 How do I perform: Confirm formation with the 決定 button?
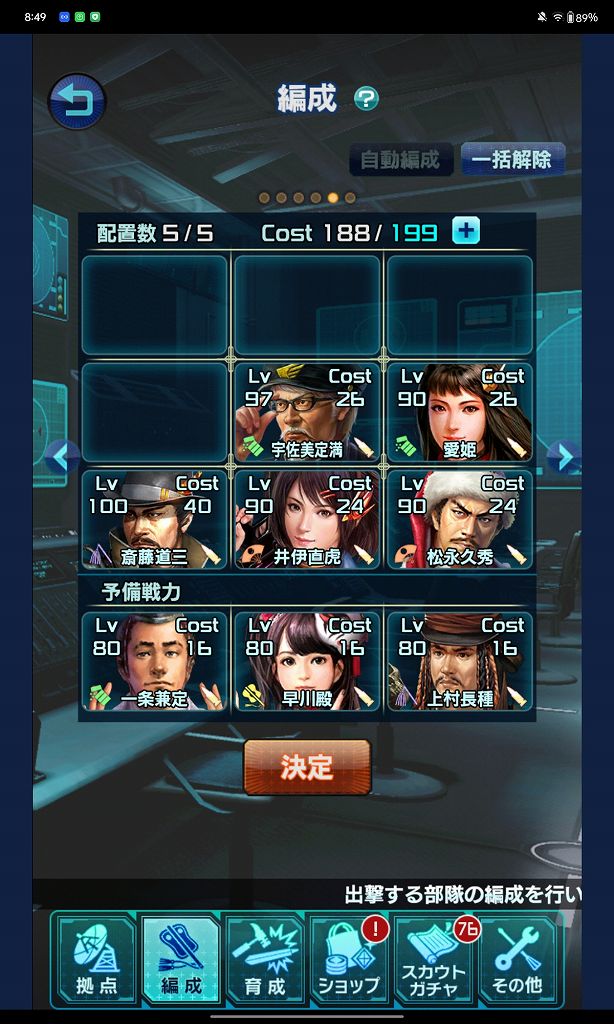click(x=307, y=767)
